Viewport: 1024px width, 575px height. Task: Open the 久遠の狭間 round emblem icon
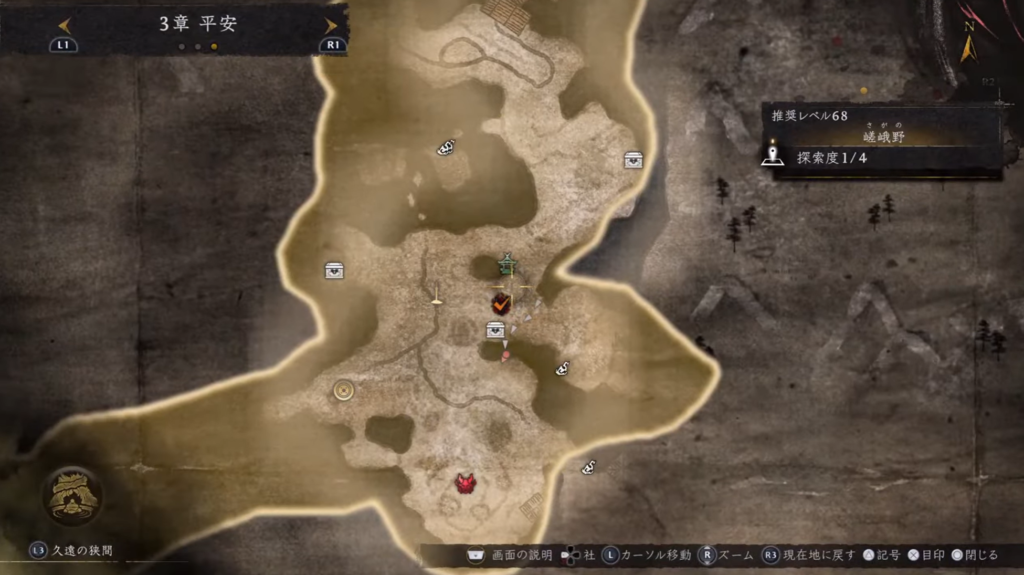coord(71,496)
